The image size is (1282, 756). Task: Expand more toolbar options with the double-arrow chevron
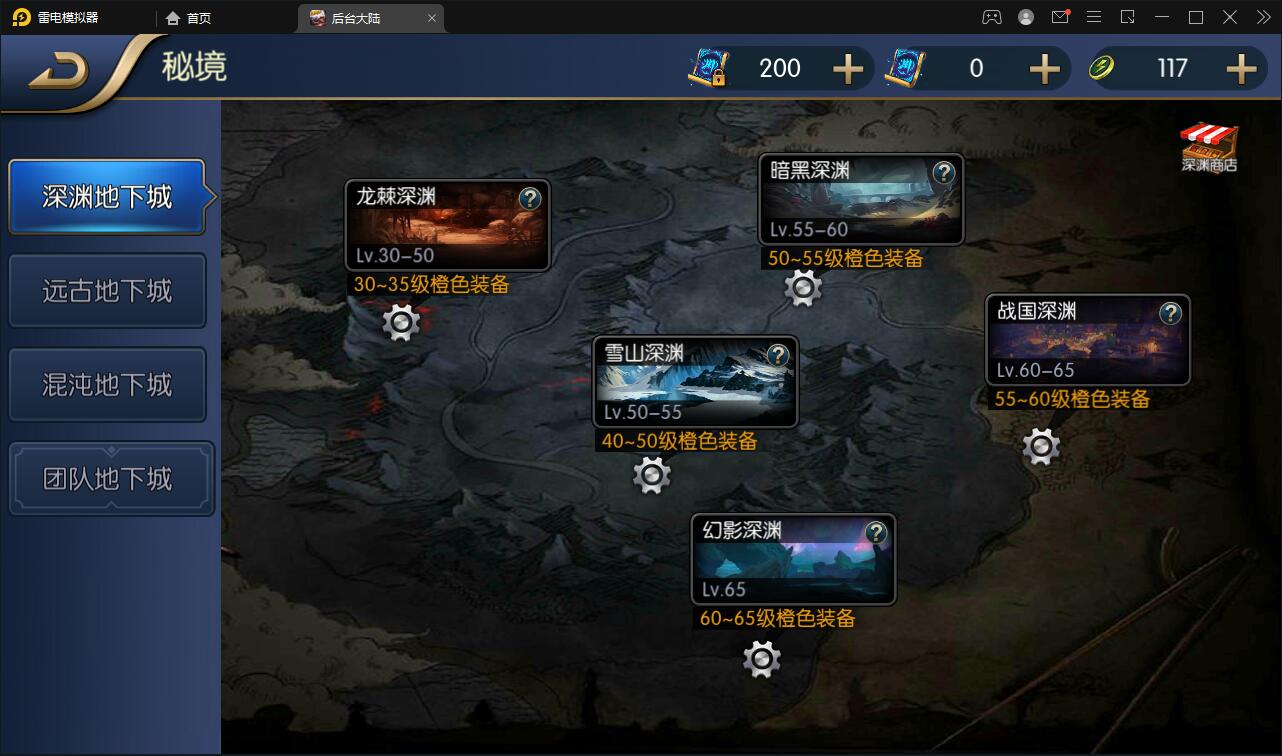click(x=1262, y=17)
